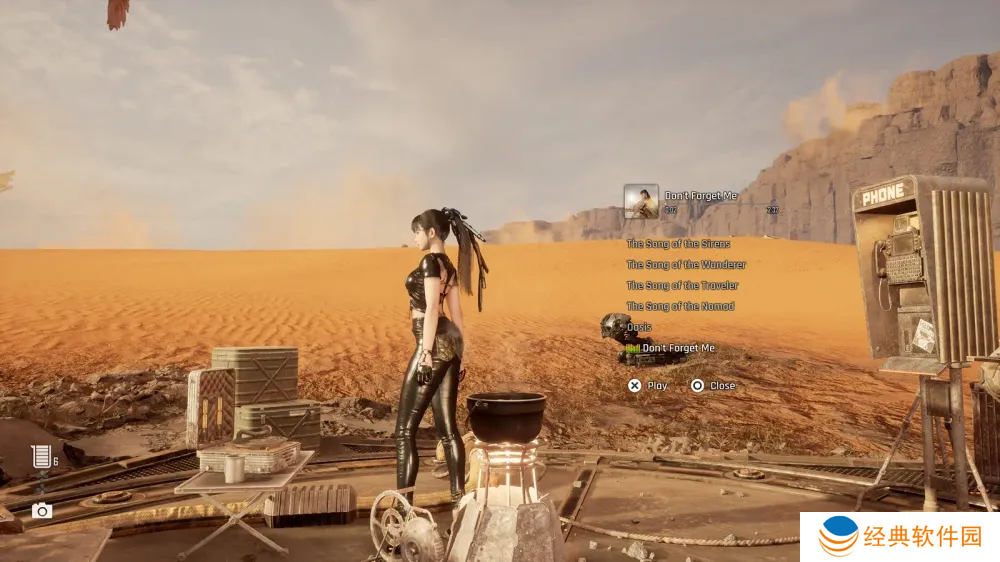Click the now-playing album cover thumbnail
Image resolution: width=1000 pixels, height=562 pixels.
(x=641, y=201)
